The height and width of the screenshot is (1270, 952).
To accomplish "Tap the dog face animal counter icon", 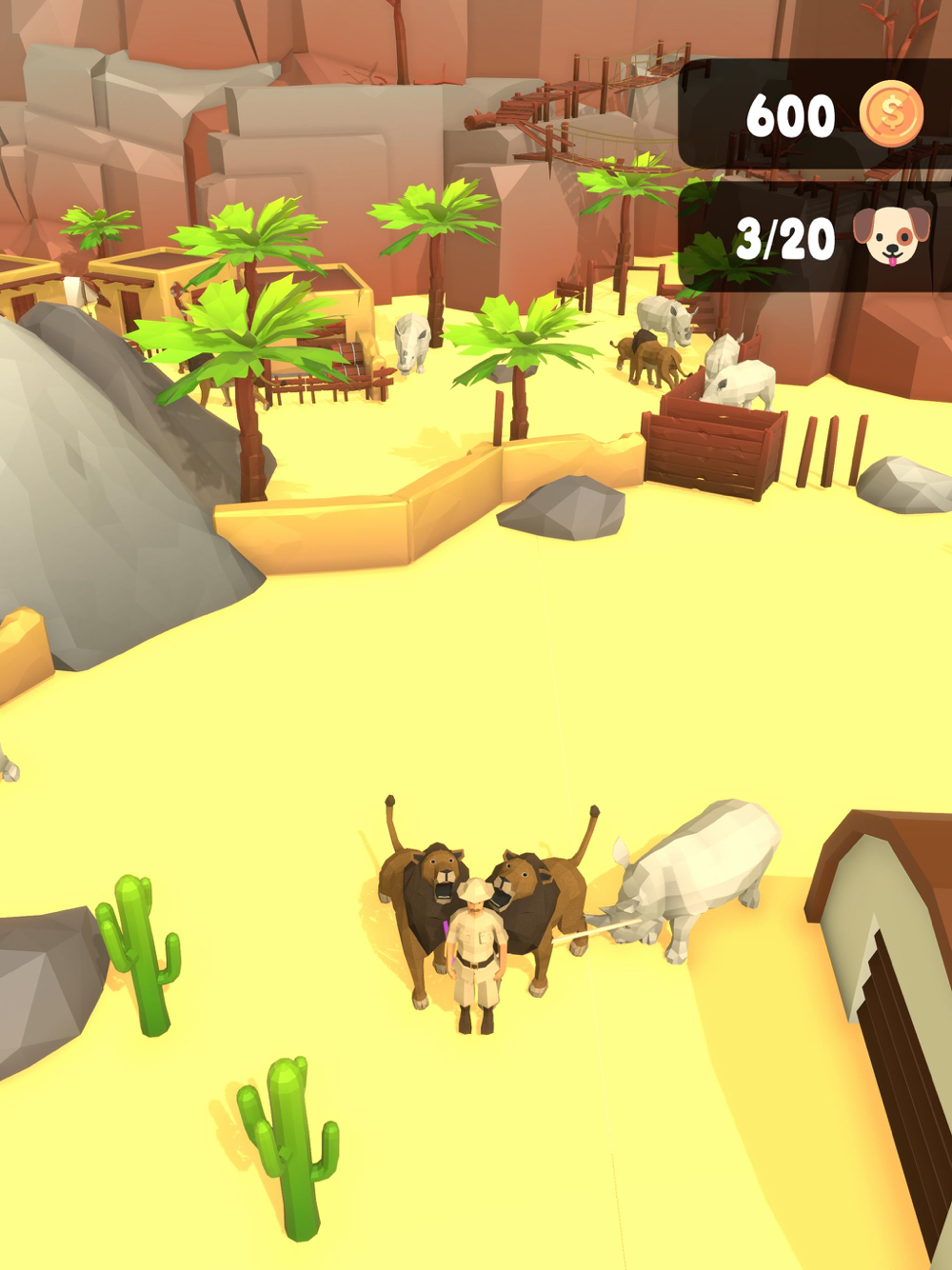I will pos(891,235).
